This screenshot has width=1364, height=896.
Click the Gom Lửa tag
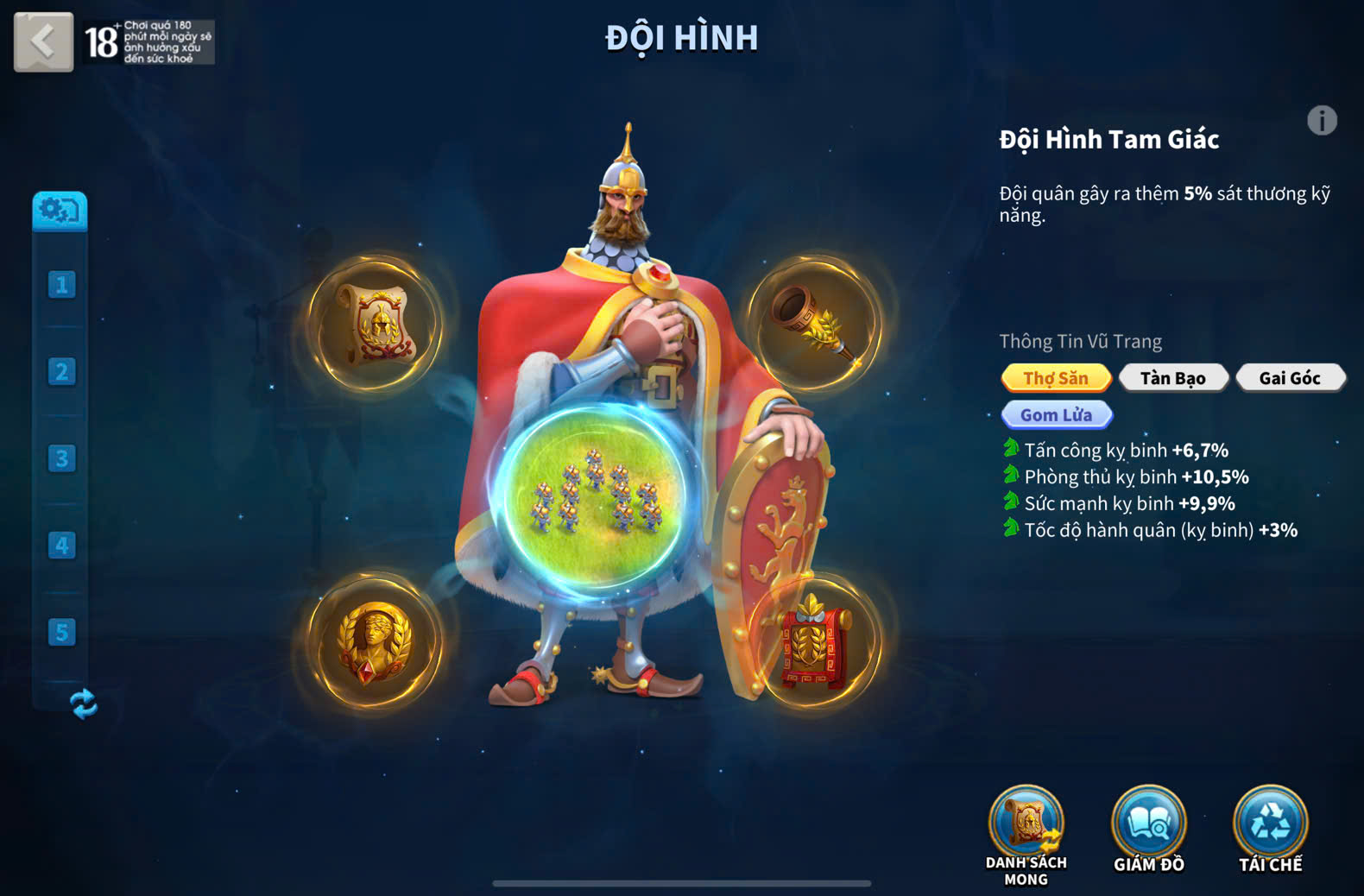coord(1056,415)
